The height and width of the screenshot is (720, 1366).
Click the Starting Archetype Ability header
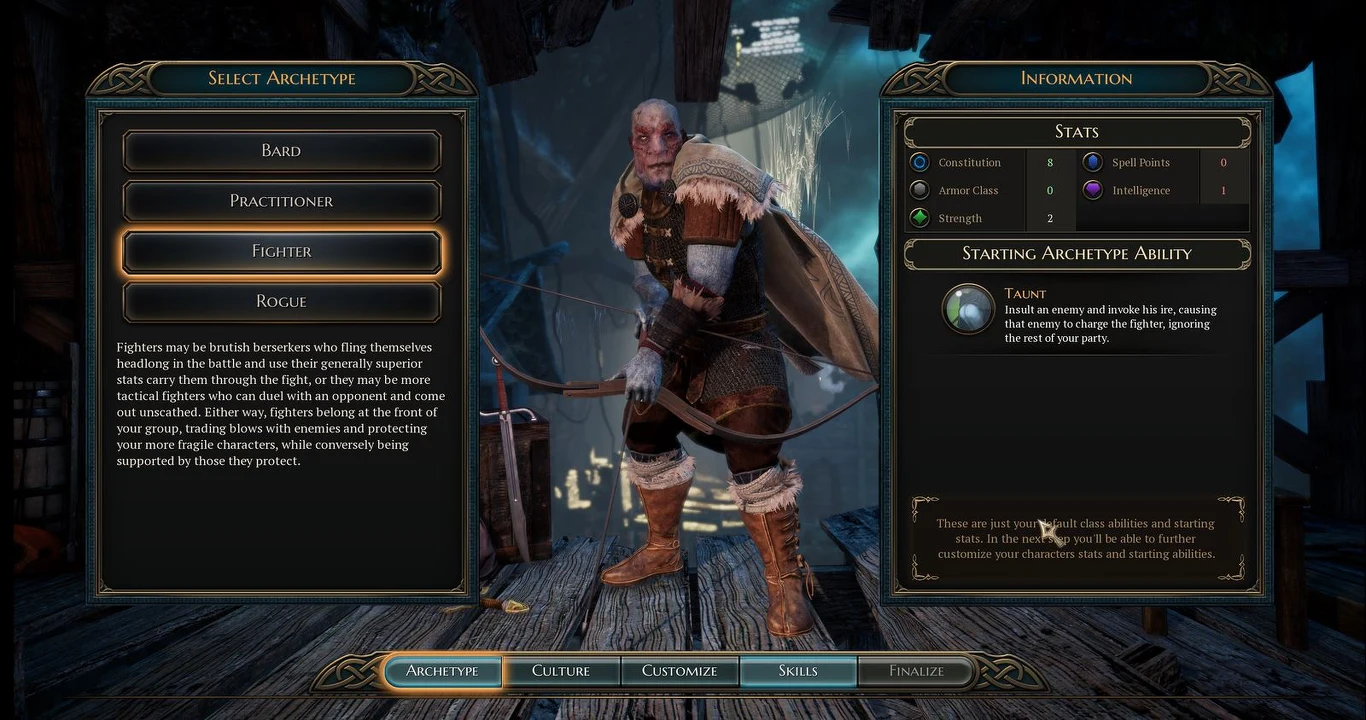click(1076, 254)
